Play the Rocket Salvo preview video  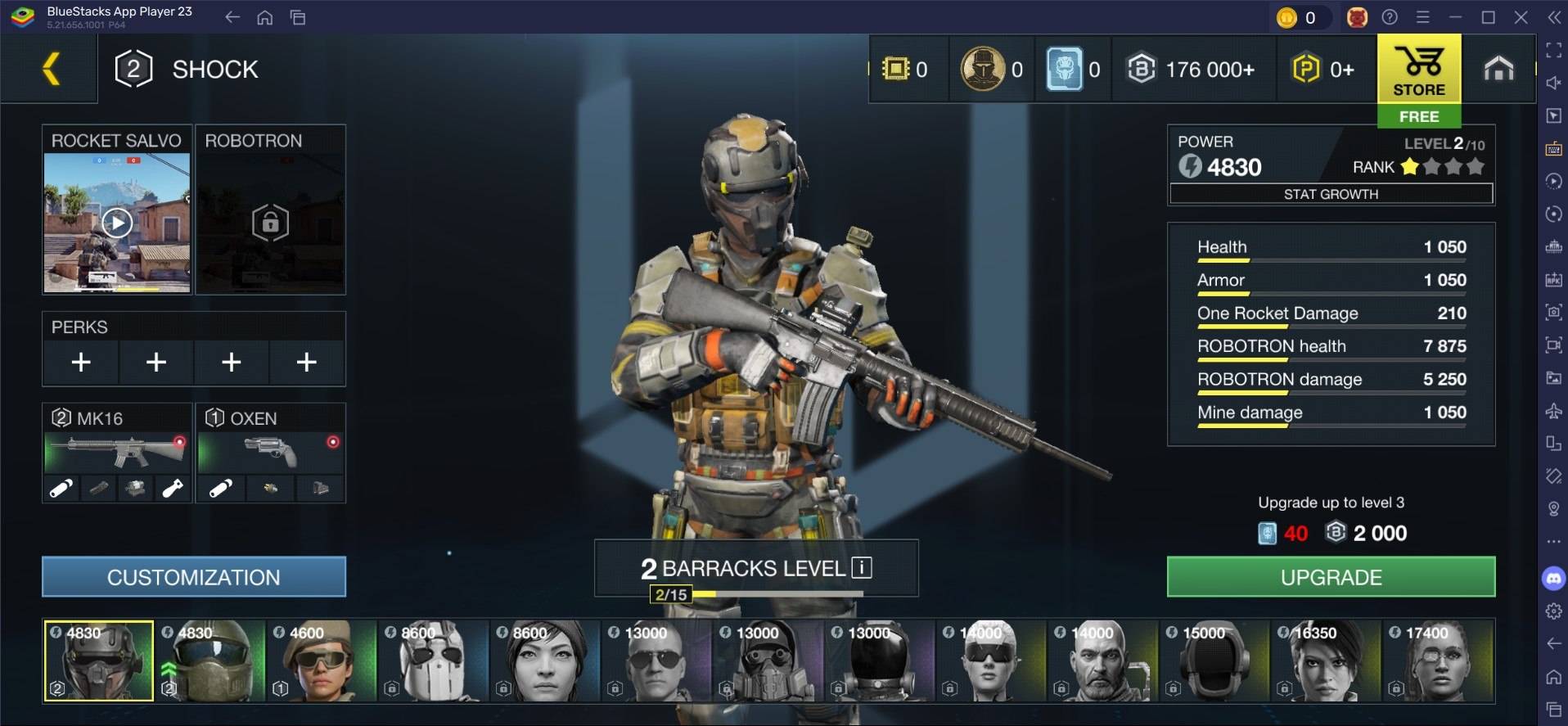pyautogui.click(x=117, y=223)
